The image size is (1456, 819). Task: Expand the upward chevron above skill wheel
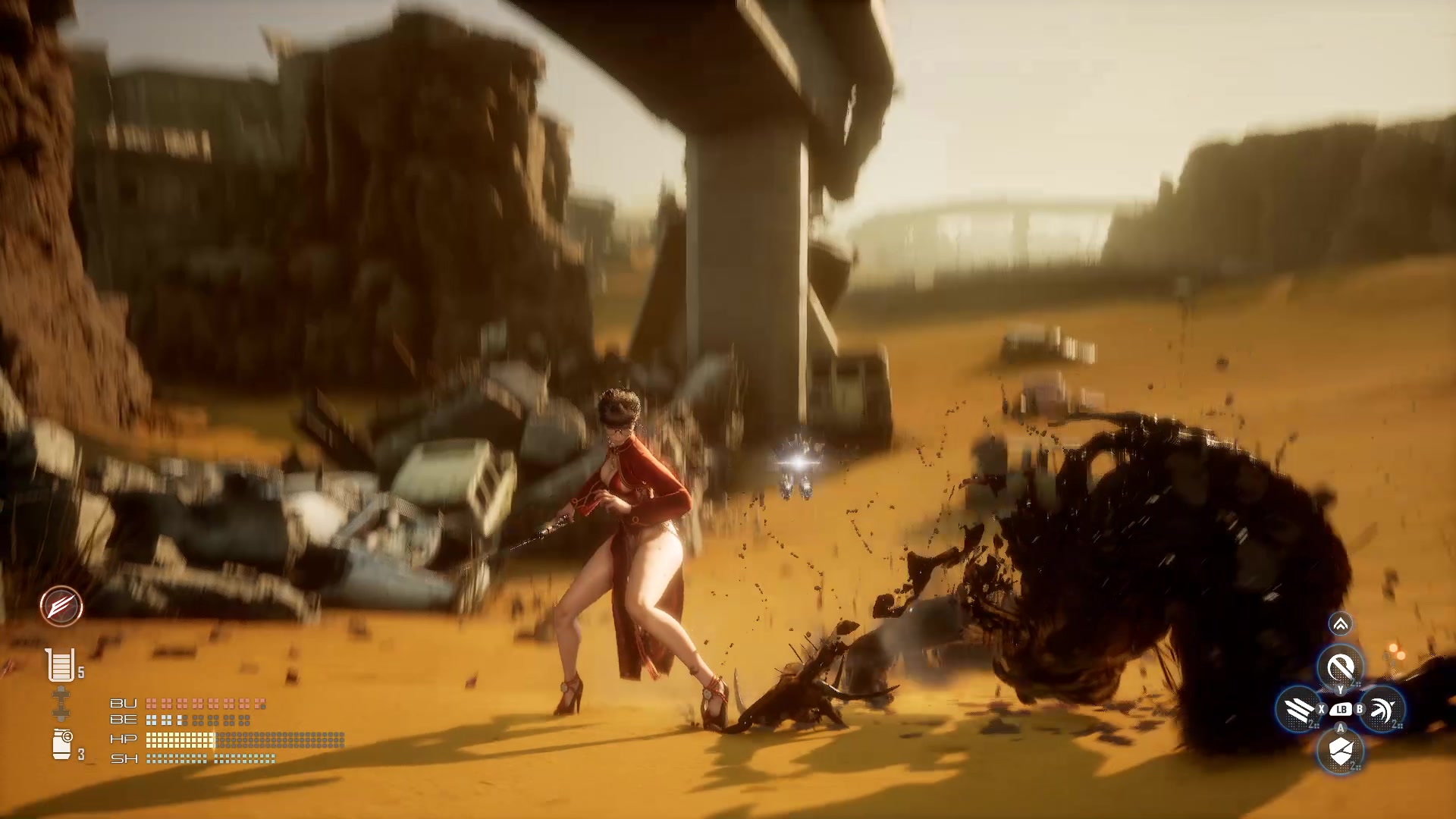coord(1341,622)
